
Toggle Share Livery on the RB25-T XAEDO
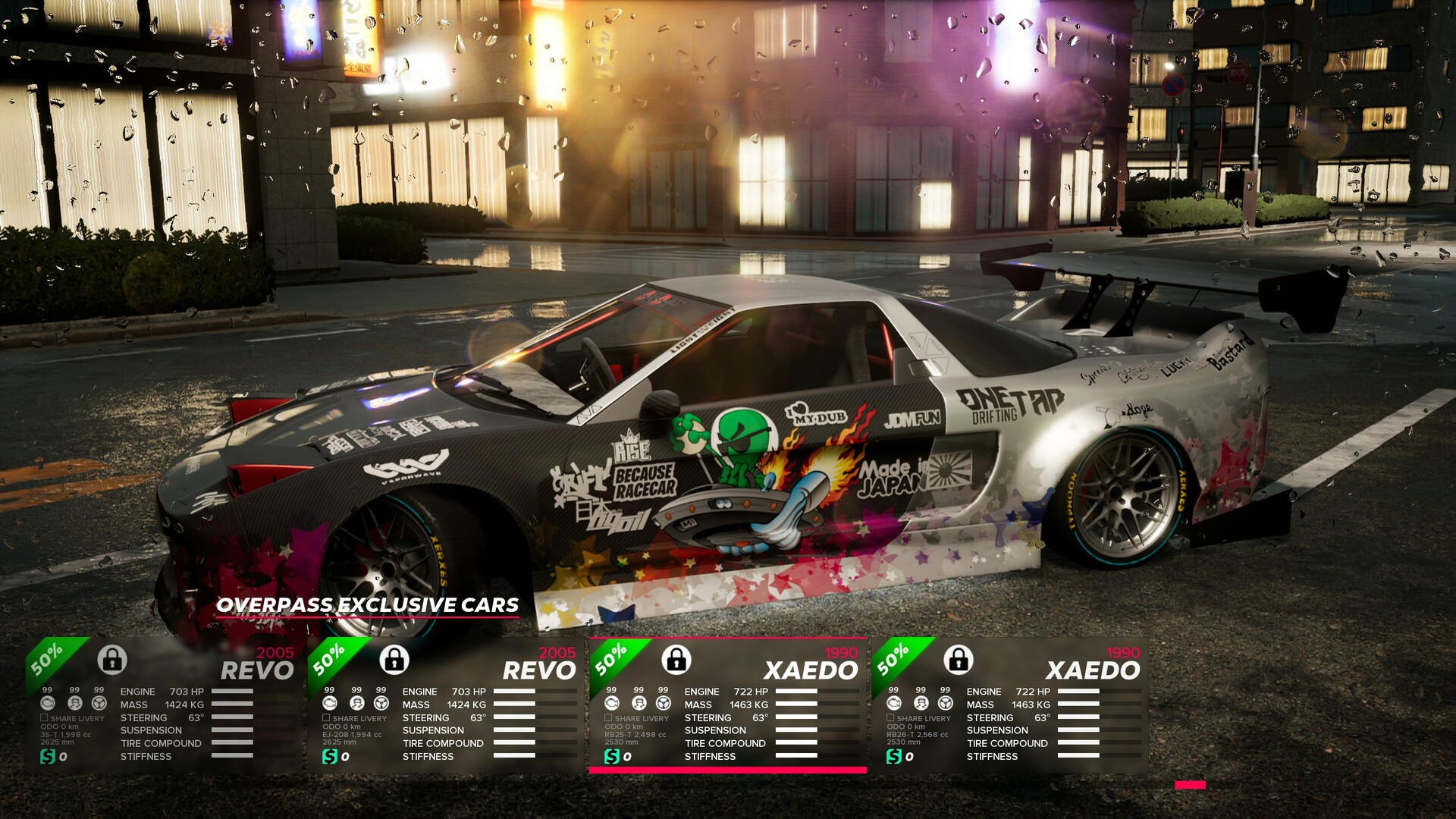click(608, 717)
